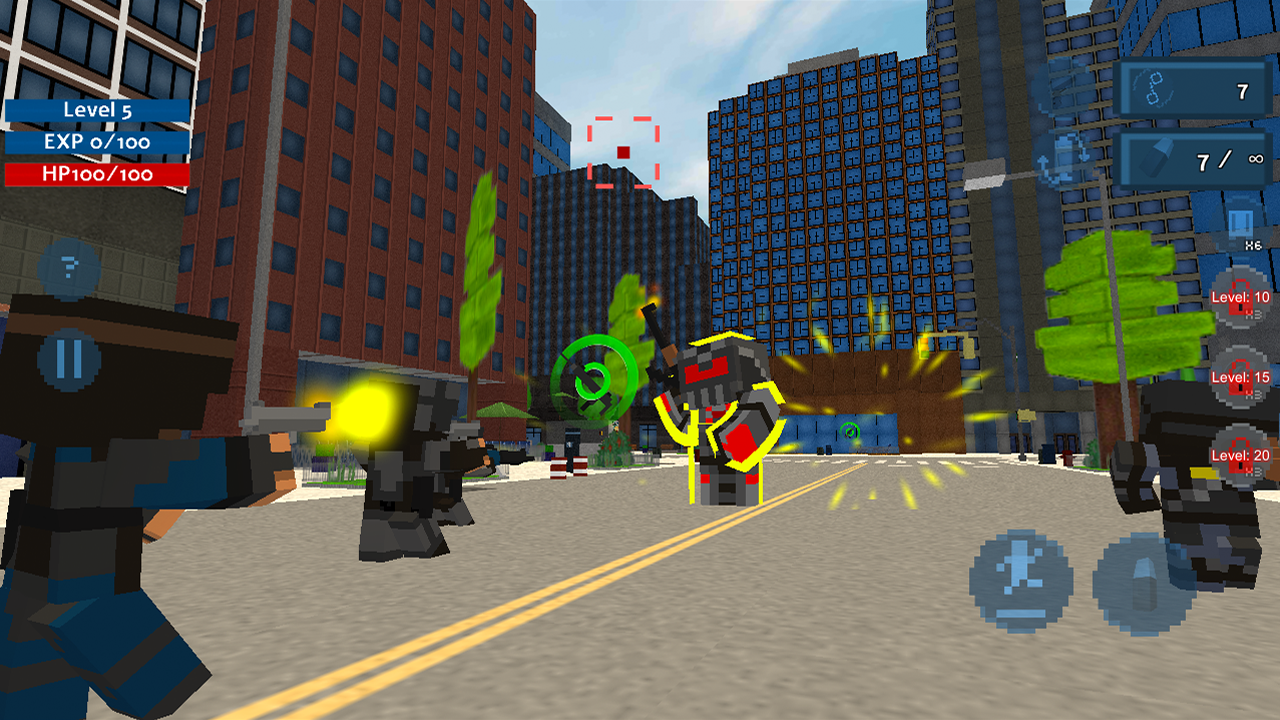Click the dashed red crosshair reticle

(623, 150)
